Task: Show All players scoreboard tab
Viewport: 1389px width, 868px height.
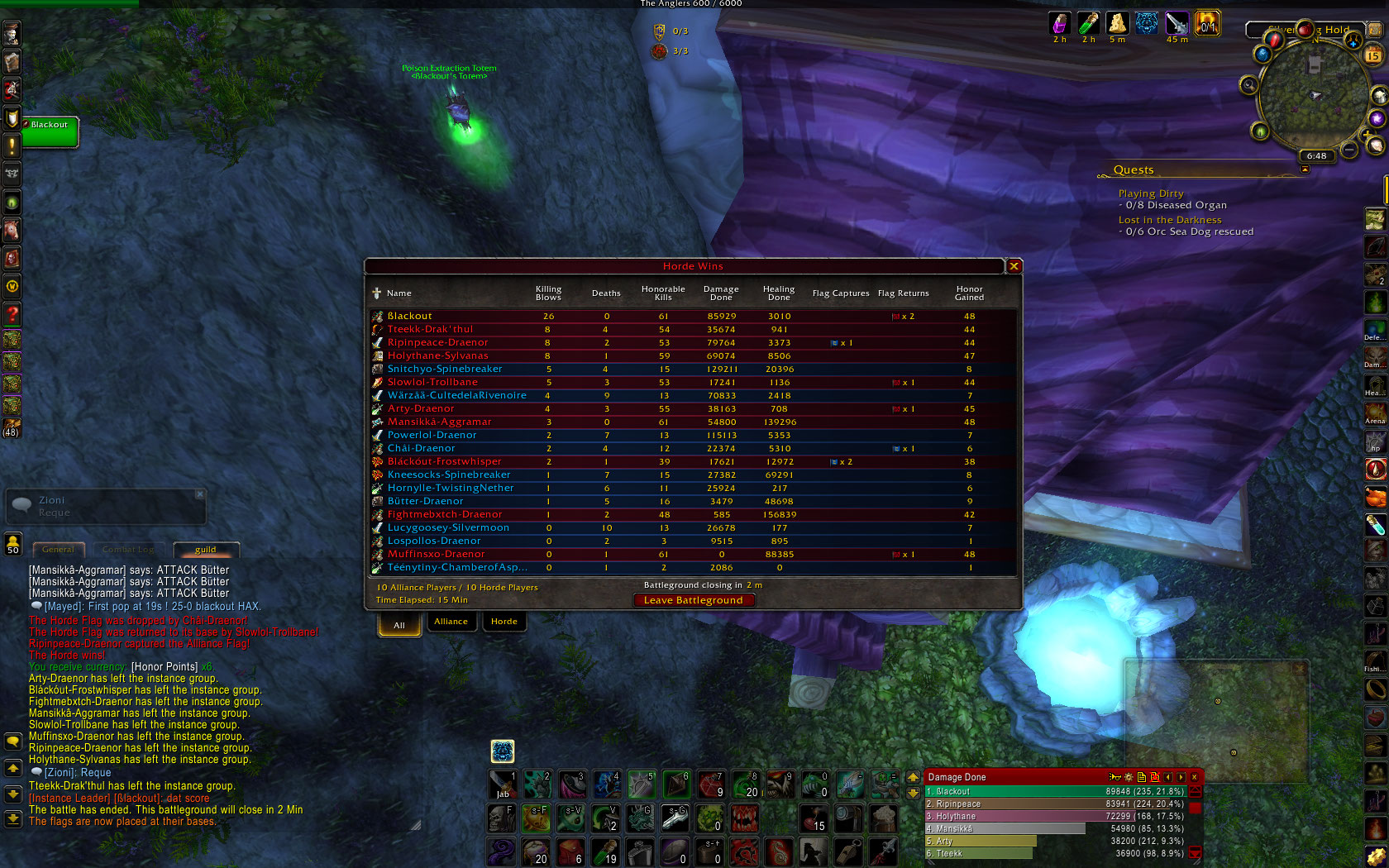Action: point(399,625)
